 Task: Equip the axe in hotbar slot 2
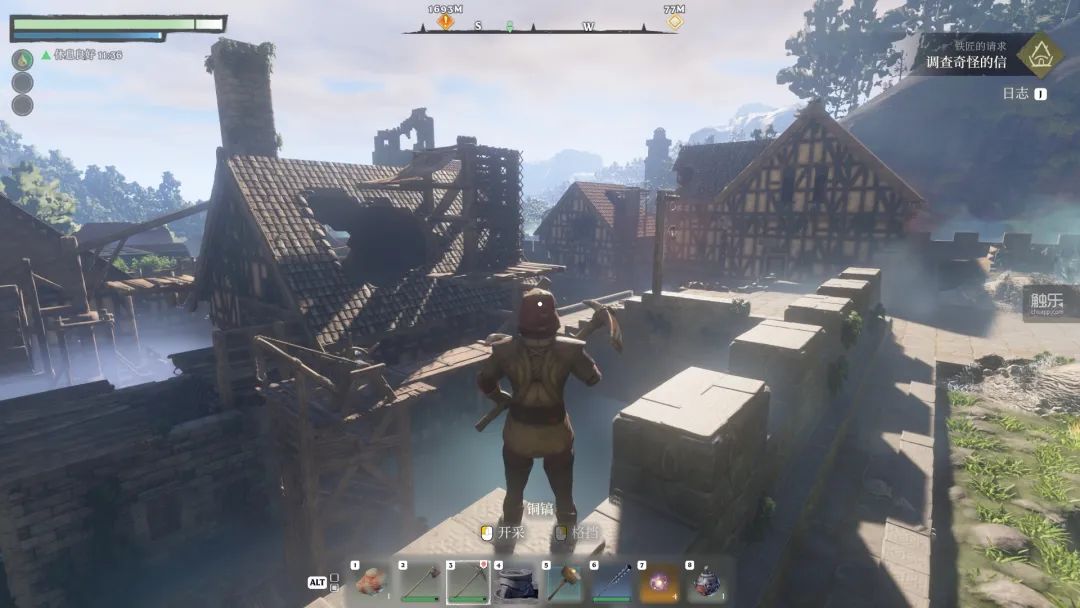[x=420, y=582]
